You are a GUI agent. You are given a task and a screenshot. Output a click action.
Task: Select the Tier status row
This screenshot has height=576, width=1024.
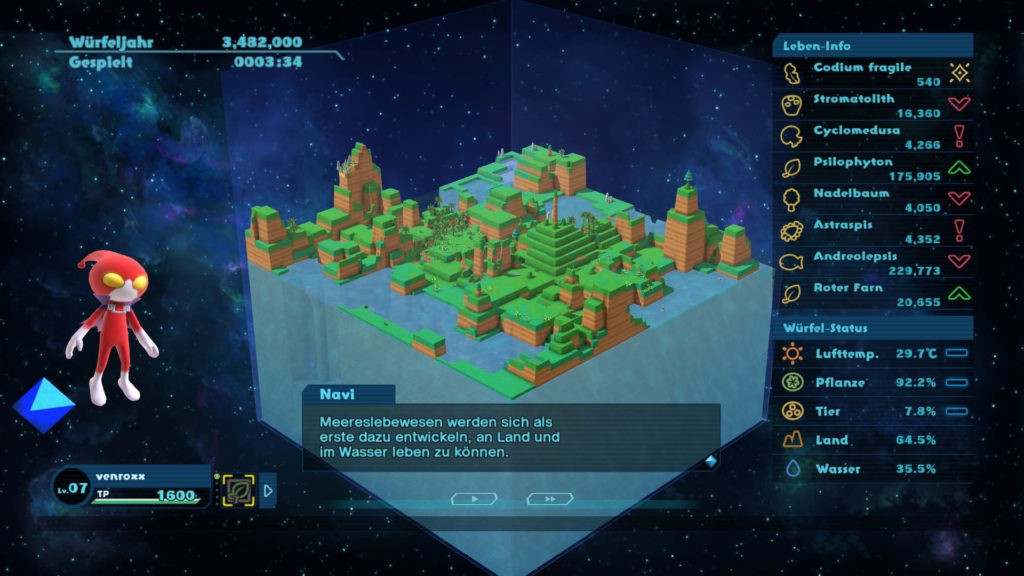[x=870, y=411]
